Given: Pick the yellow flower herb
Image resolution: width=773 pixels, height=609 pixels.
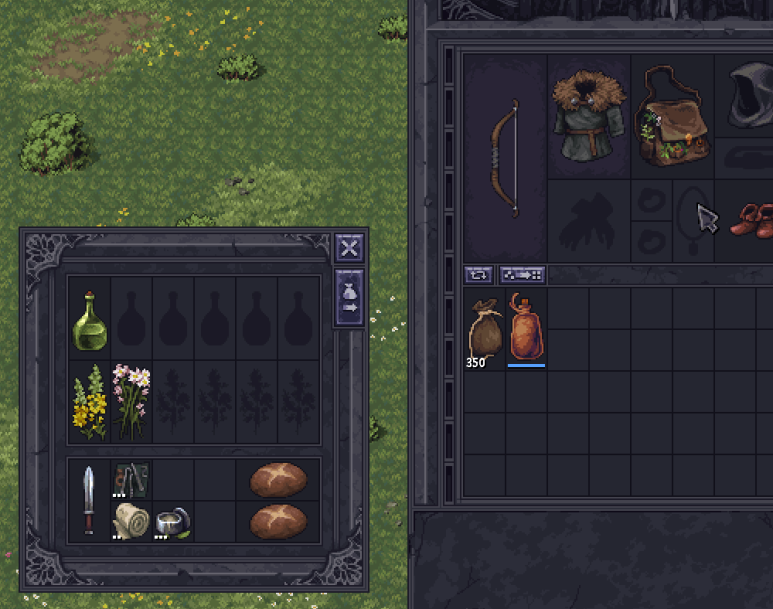Looking at the screenshot, I should 89,402.
